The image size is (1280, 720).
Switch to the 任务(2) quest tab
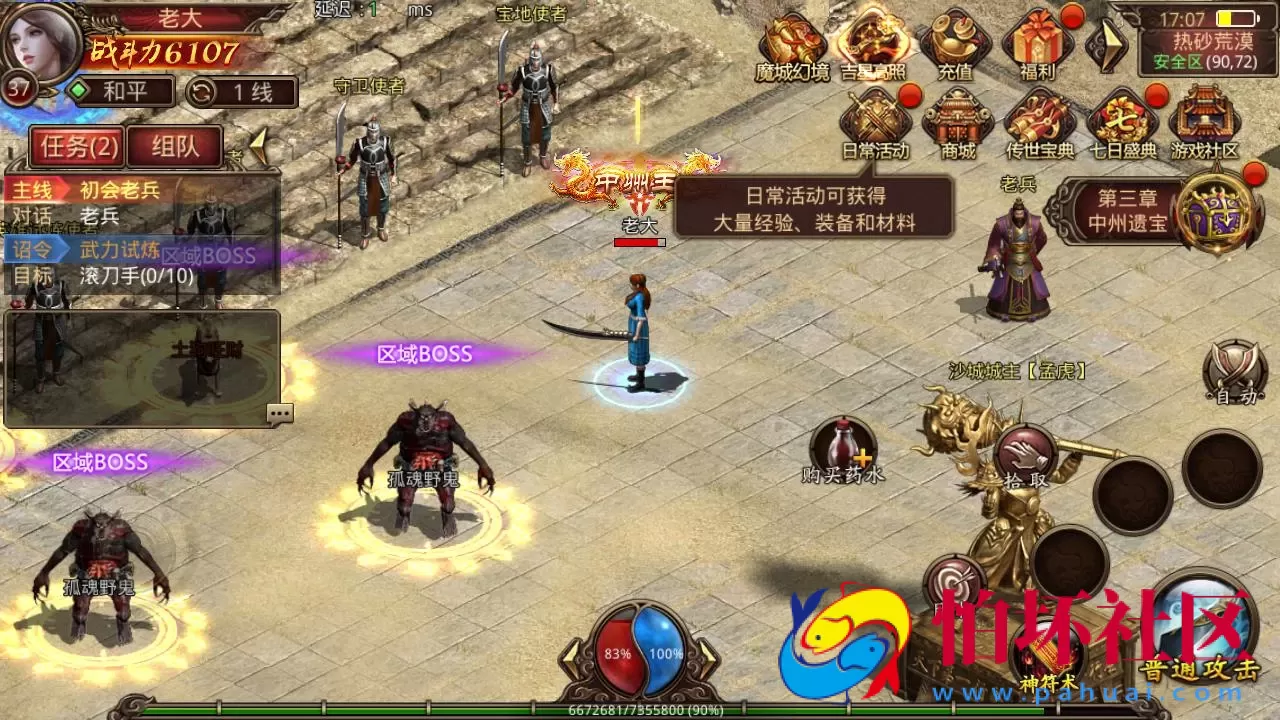77,146
